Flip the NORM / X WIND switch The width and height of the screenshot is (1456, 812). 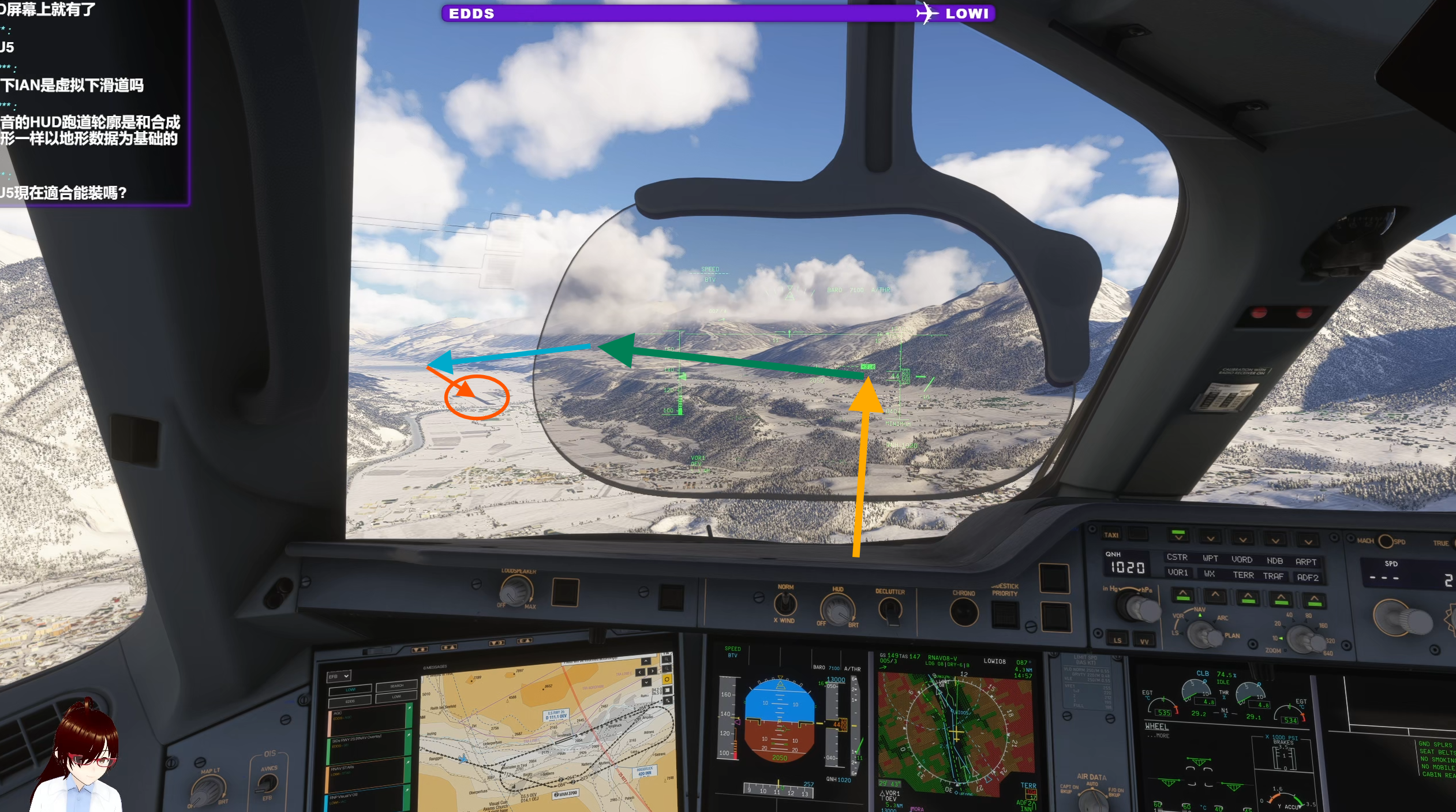click(x=785, y=604)
